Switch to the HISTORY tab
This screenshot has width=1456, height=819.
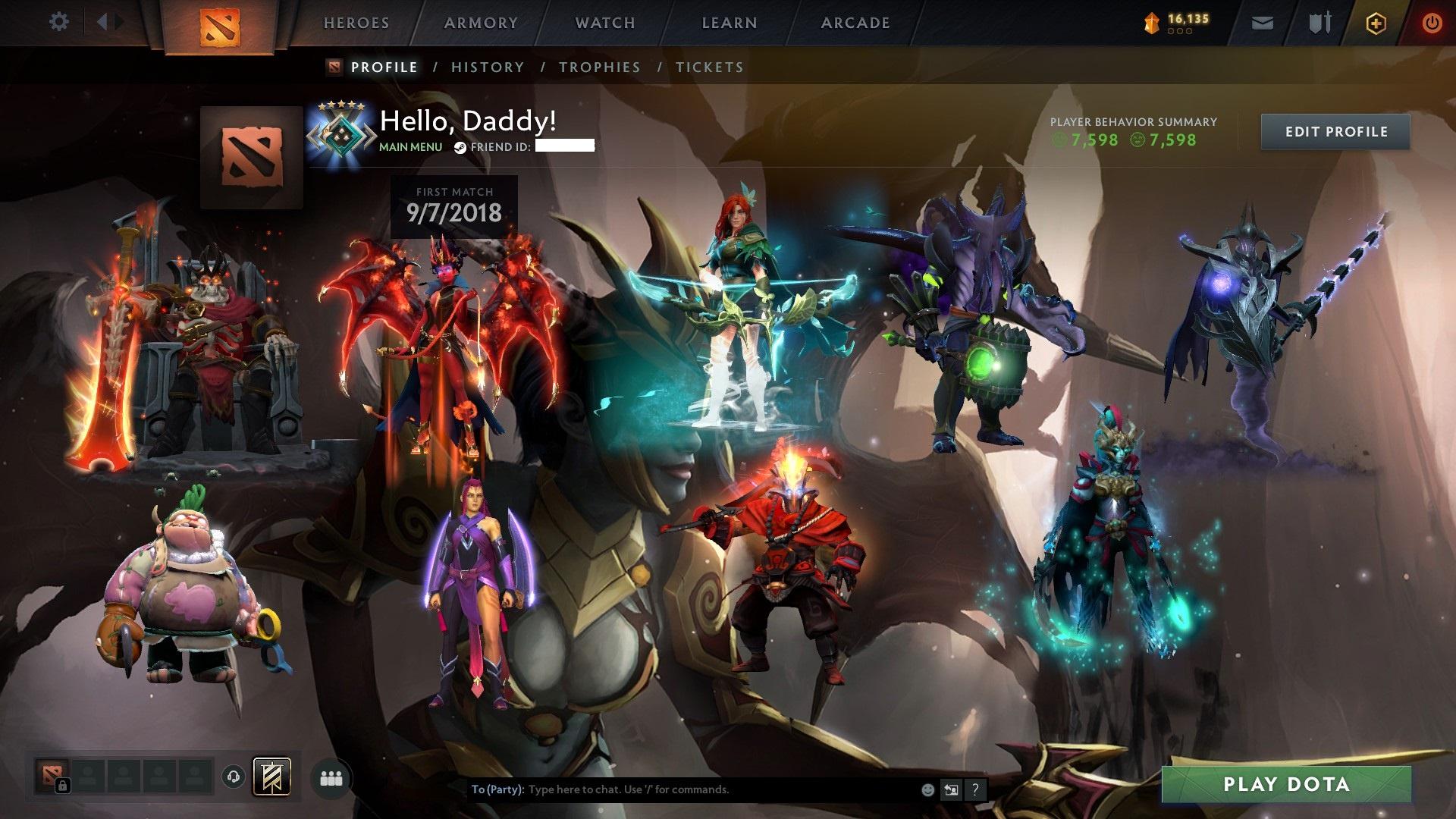coord(487,67)
